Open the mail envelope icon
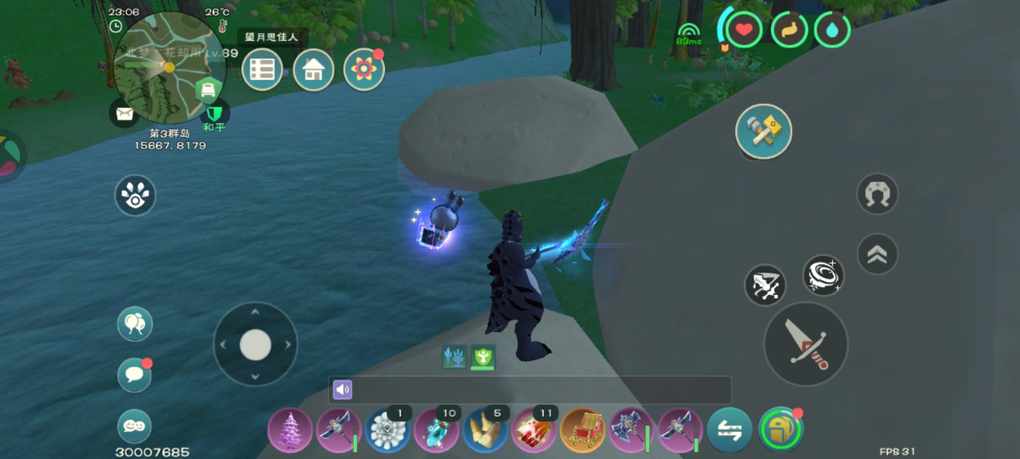The height and width of the screenshot is (459, 1020). 124,114
